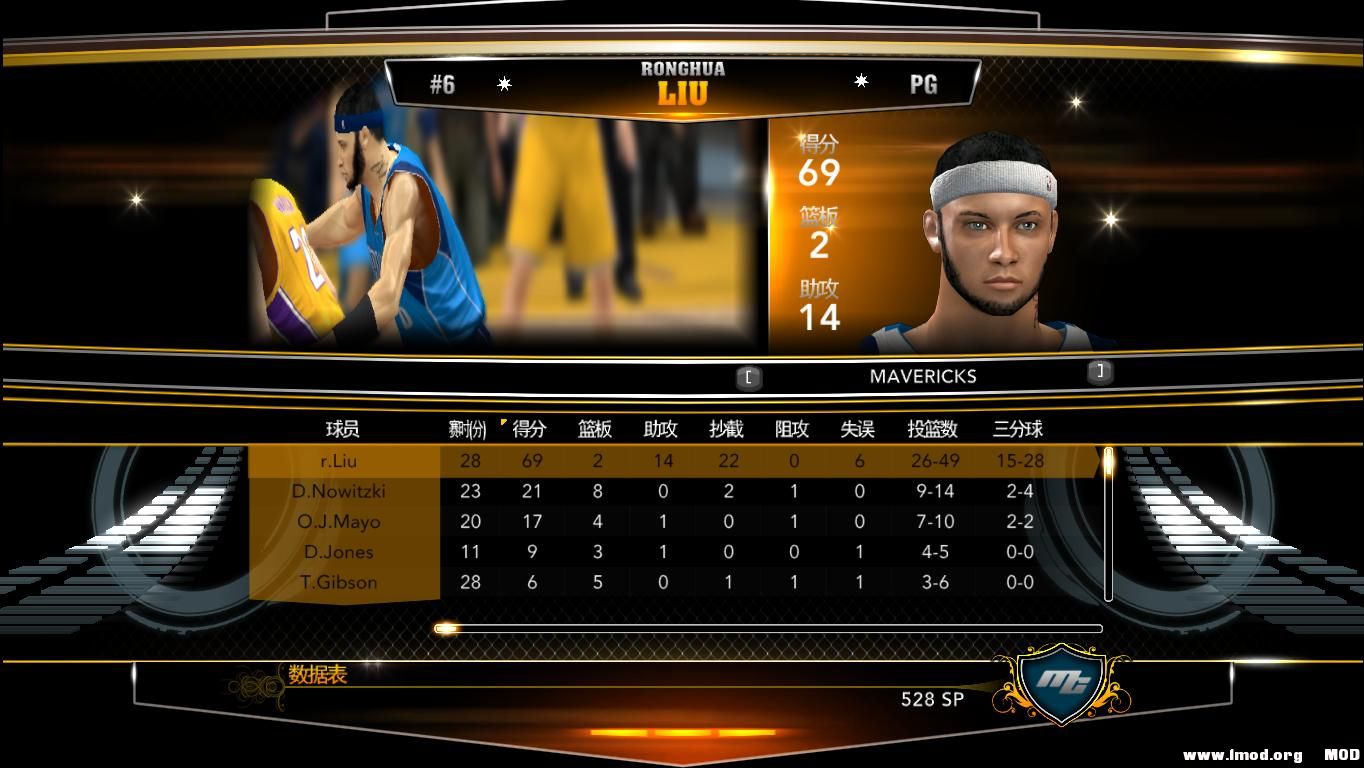Click the right bracket team switch icon
Viewport: 1364px width, 768px height.
click(x=1098, y=371)
